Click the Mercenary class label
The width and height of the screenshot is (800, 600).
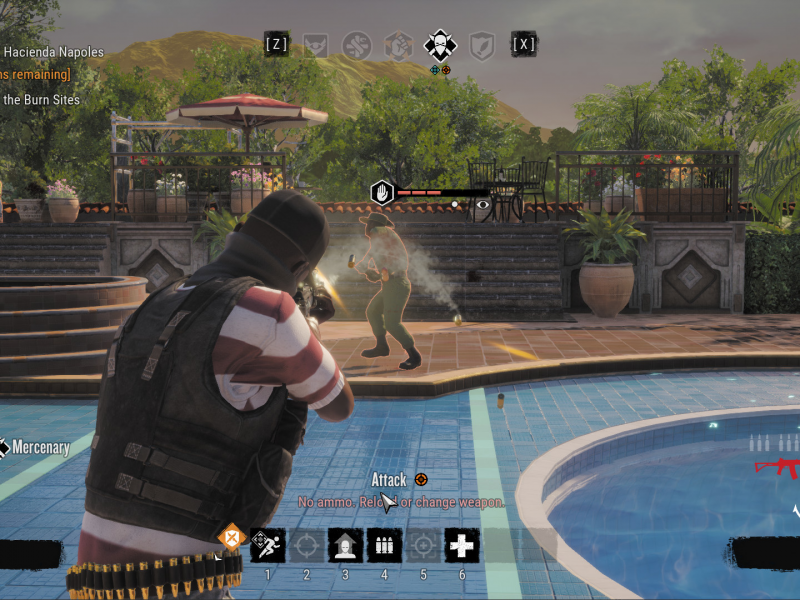[x=40, y=447]
